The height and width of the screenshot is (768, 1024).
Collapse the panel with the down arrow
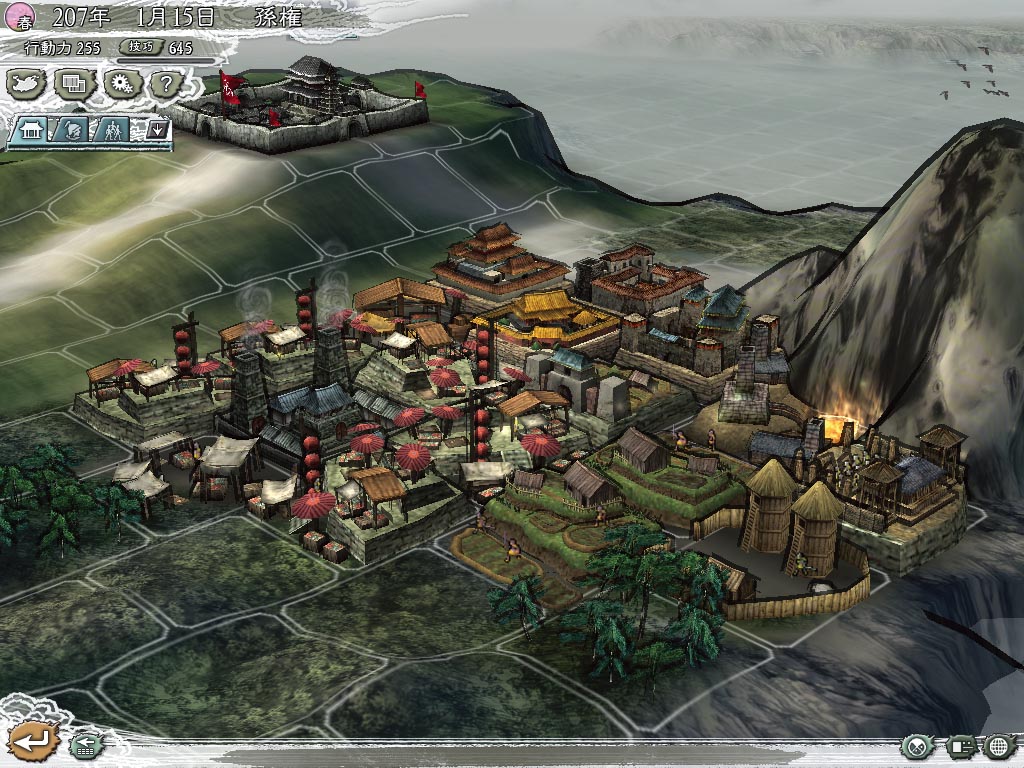click(157, 130)
